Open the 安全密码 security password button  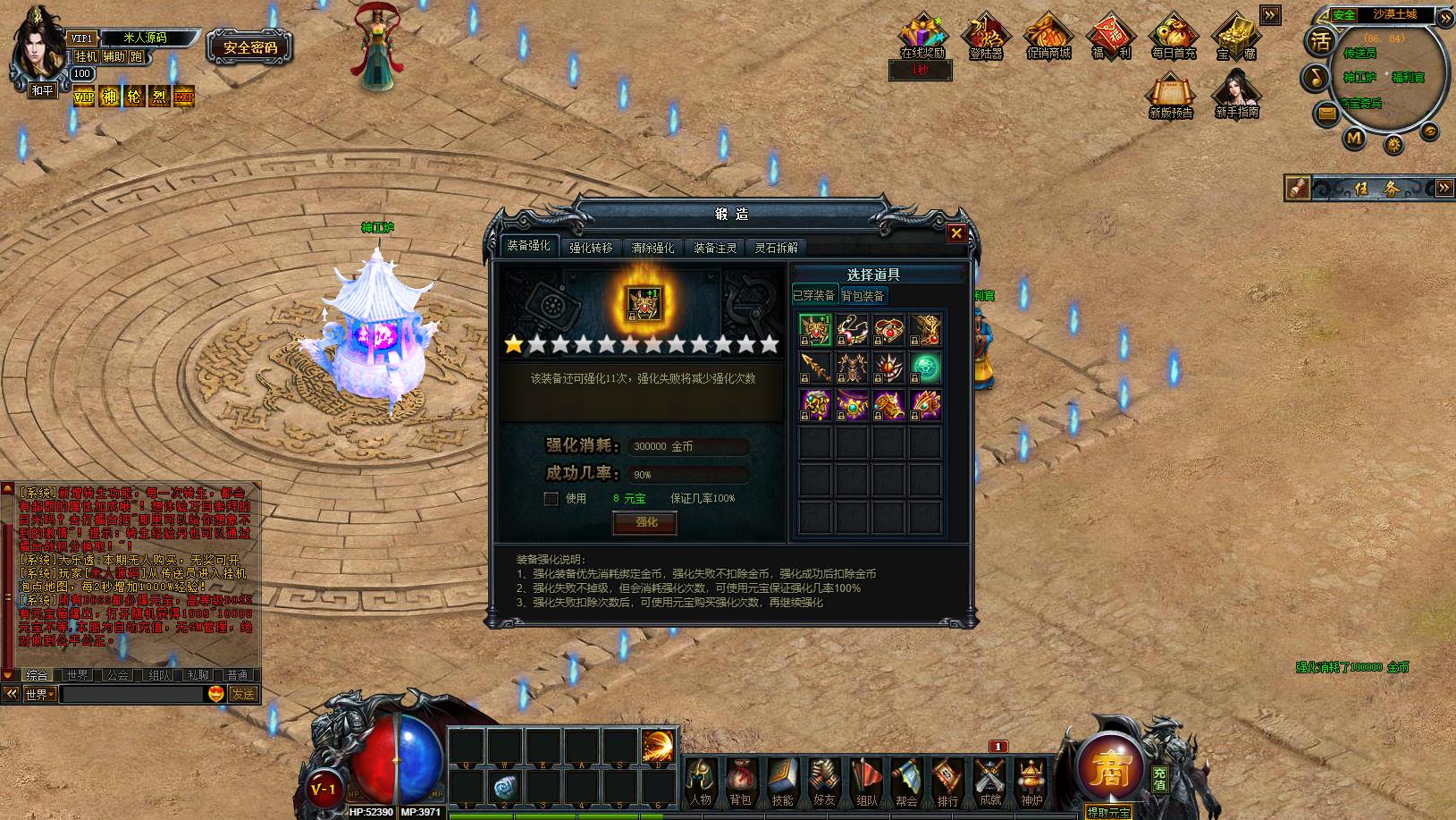[x=250, y=47]
